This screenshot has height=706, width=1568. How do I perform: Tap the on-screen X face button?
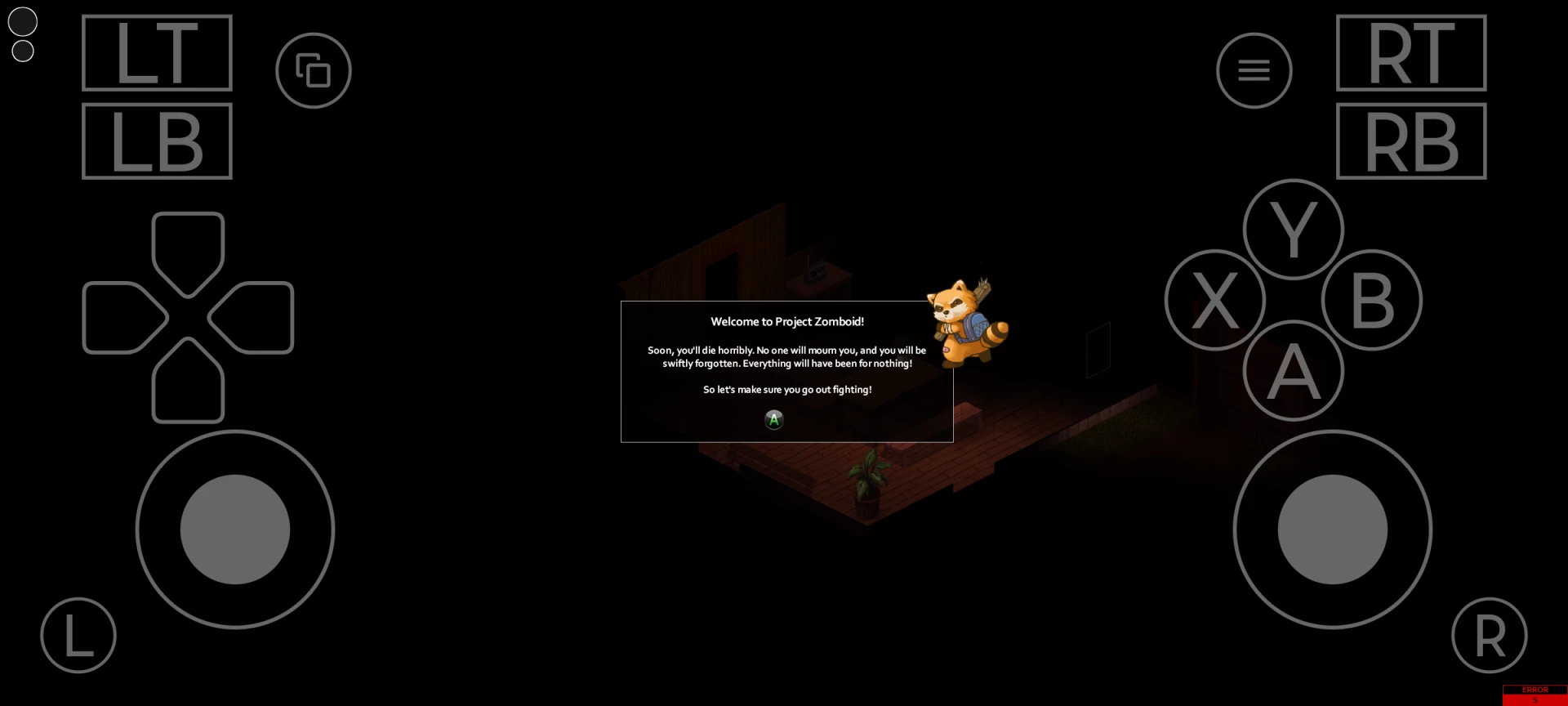(x=1214, y=300)
